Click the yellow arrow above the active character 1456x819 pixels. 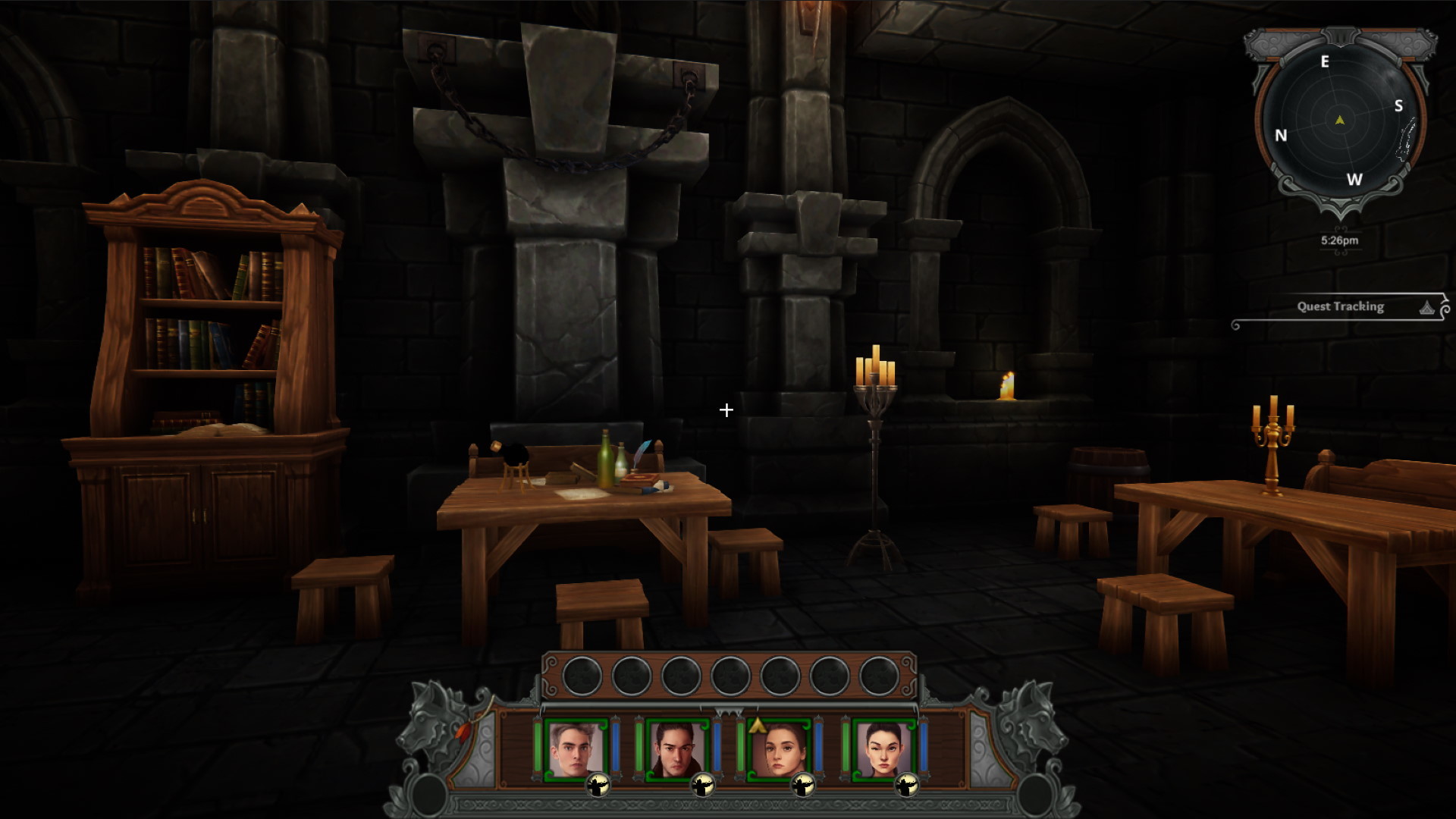pyautogui.click(x=758, y=725)
